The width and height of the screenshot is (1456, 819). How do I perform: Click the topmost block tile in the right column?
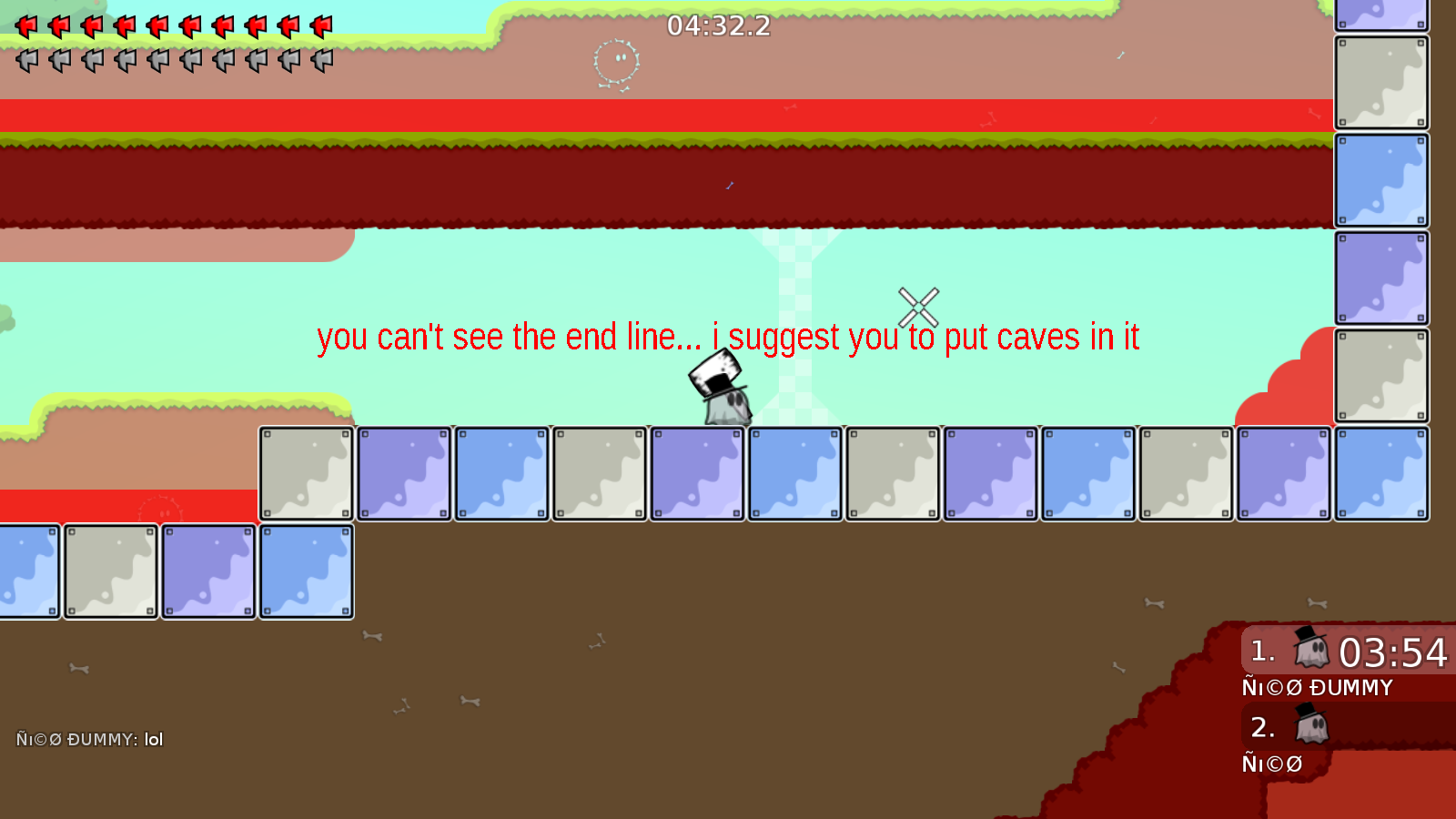1380,14
